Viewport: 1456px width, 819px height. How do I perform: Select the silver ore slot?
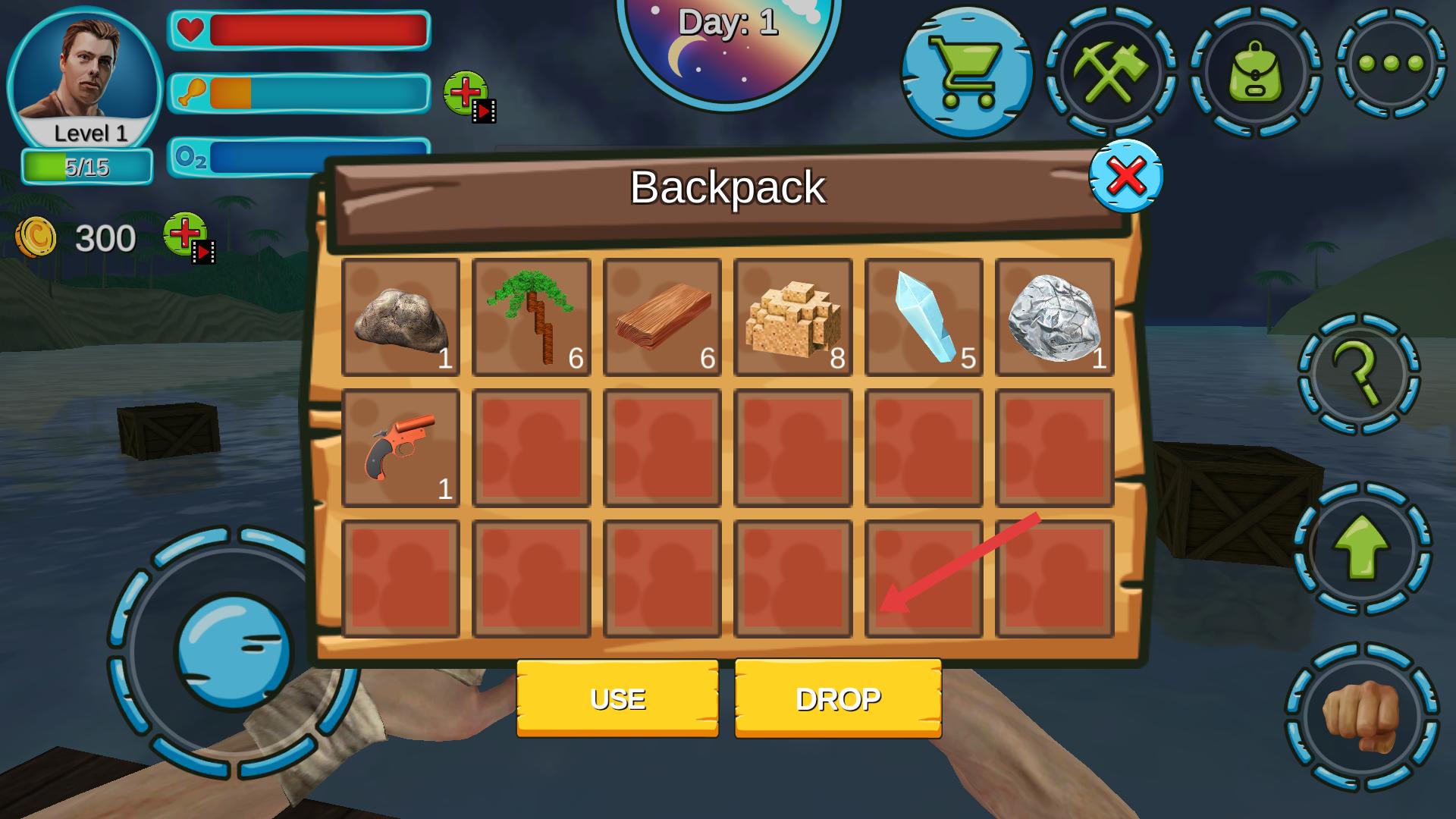tap(1054, 317)
